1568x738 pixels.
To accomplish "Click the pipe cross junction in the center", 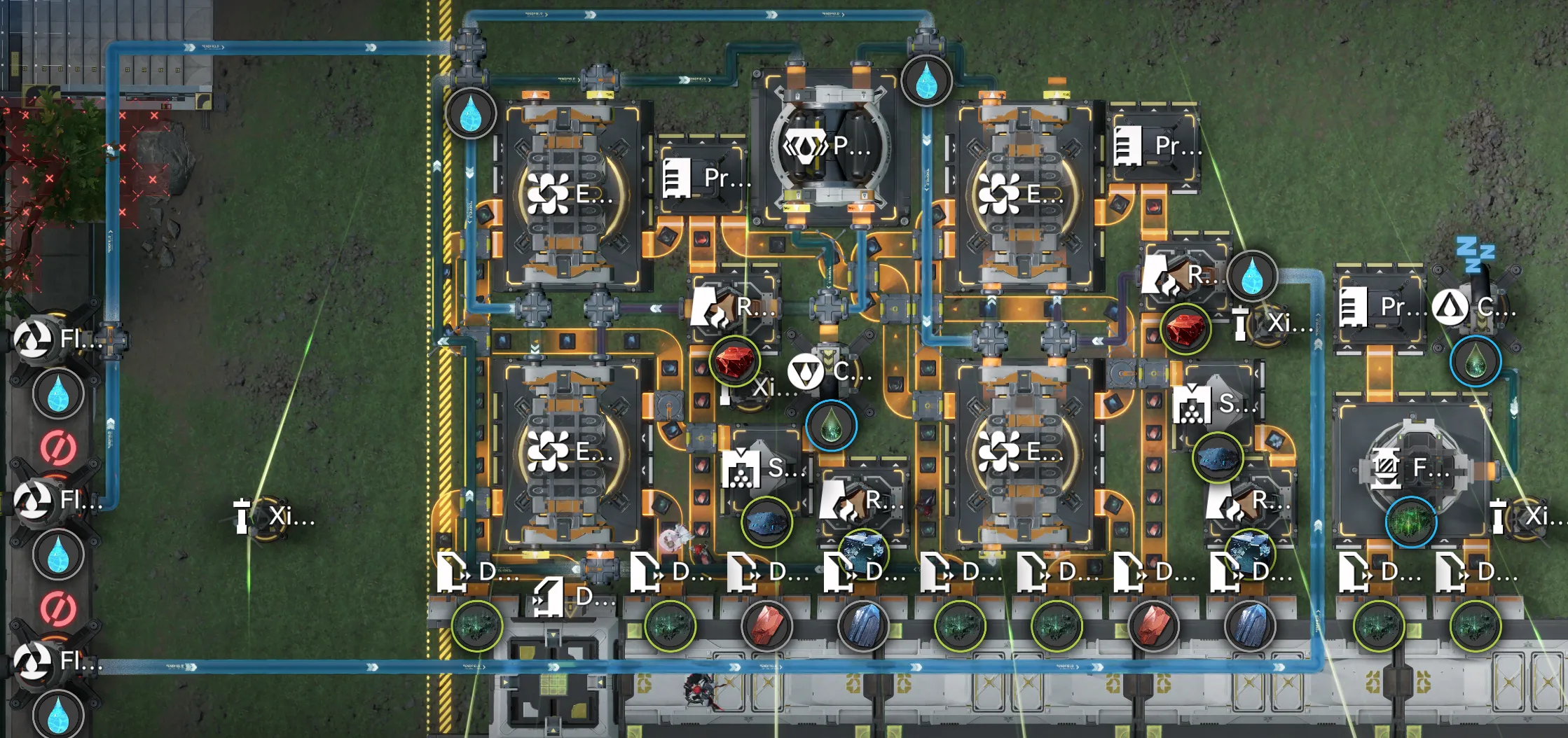I will tap(827, 306).
